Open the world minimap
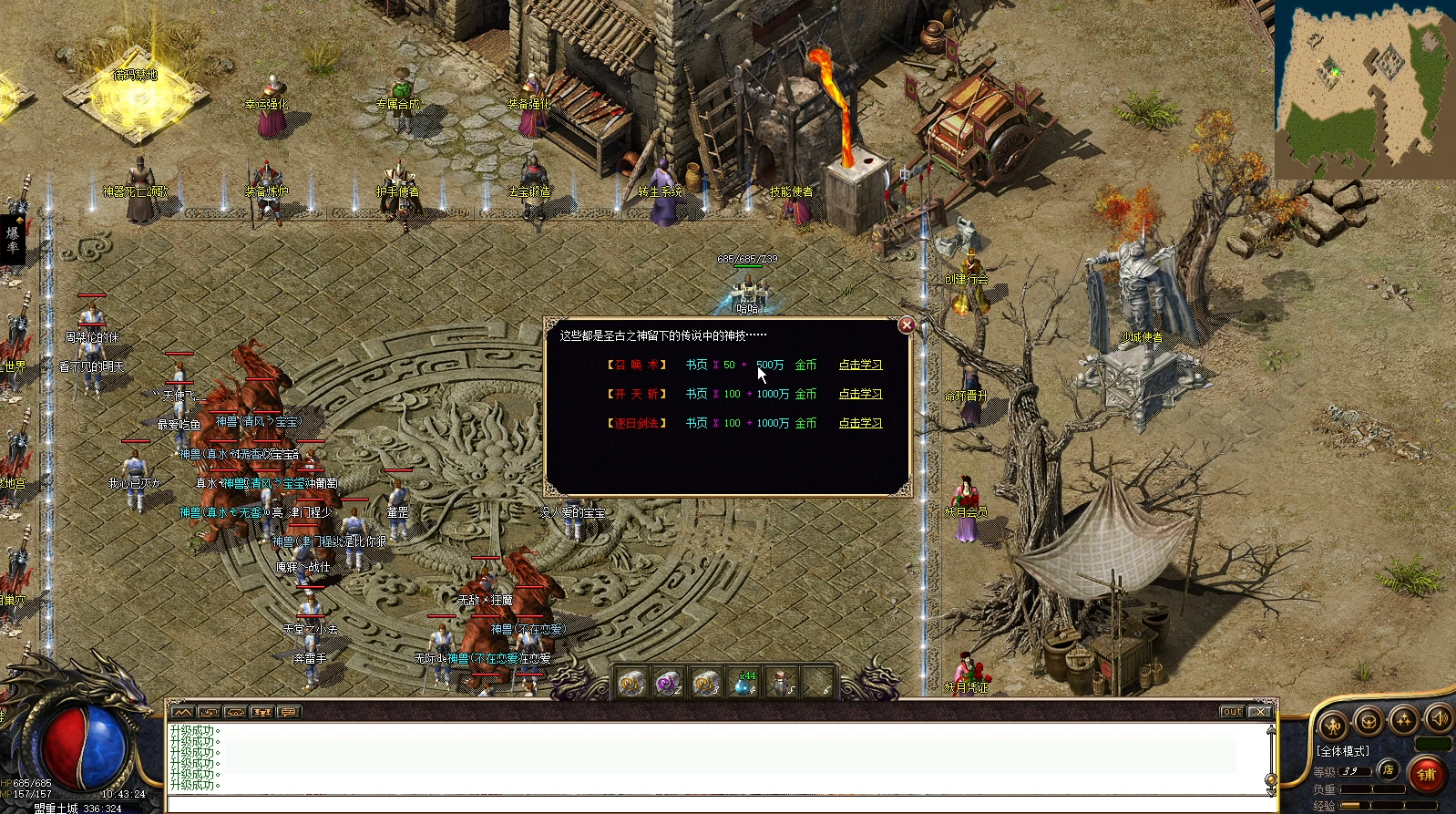 pos(1364,88)
